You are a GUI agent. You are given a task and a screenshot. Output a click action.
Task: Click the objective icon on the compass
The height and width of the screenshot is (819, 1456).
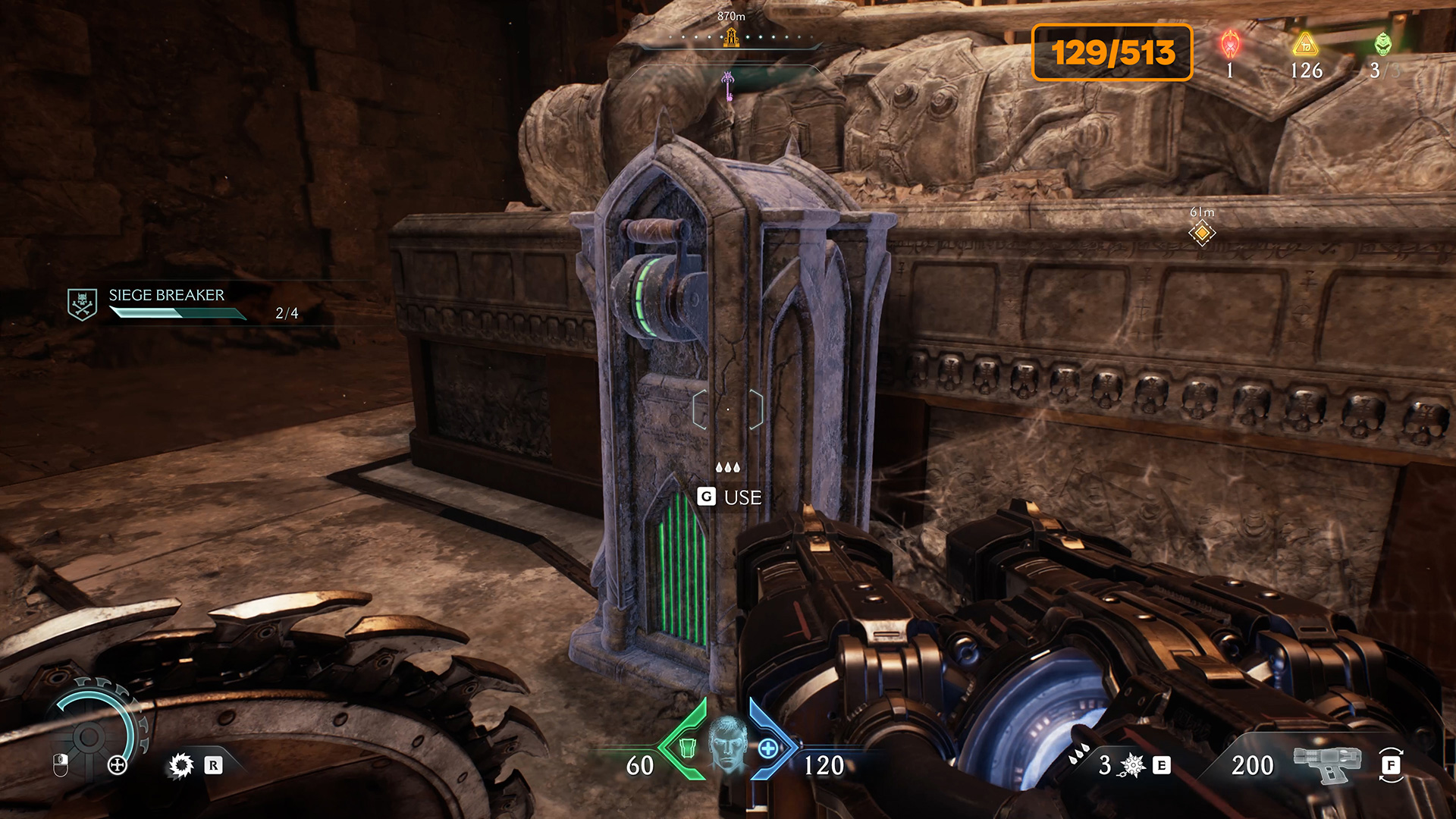[731, 36]
